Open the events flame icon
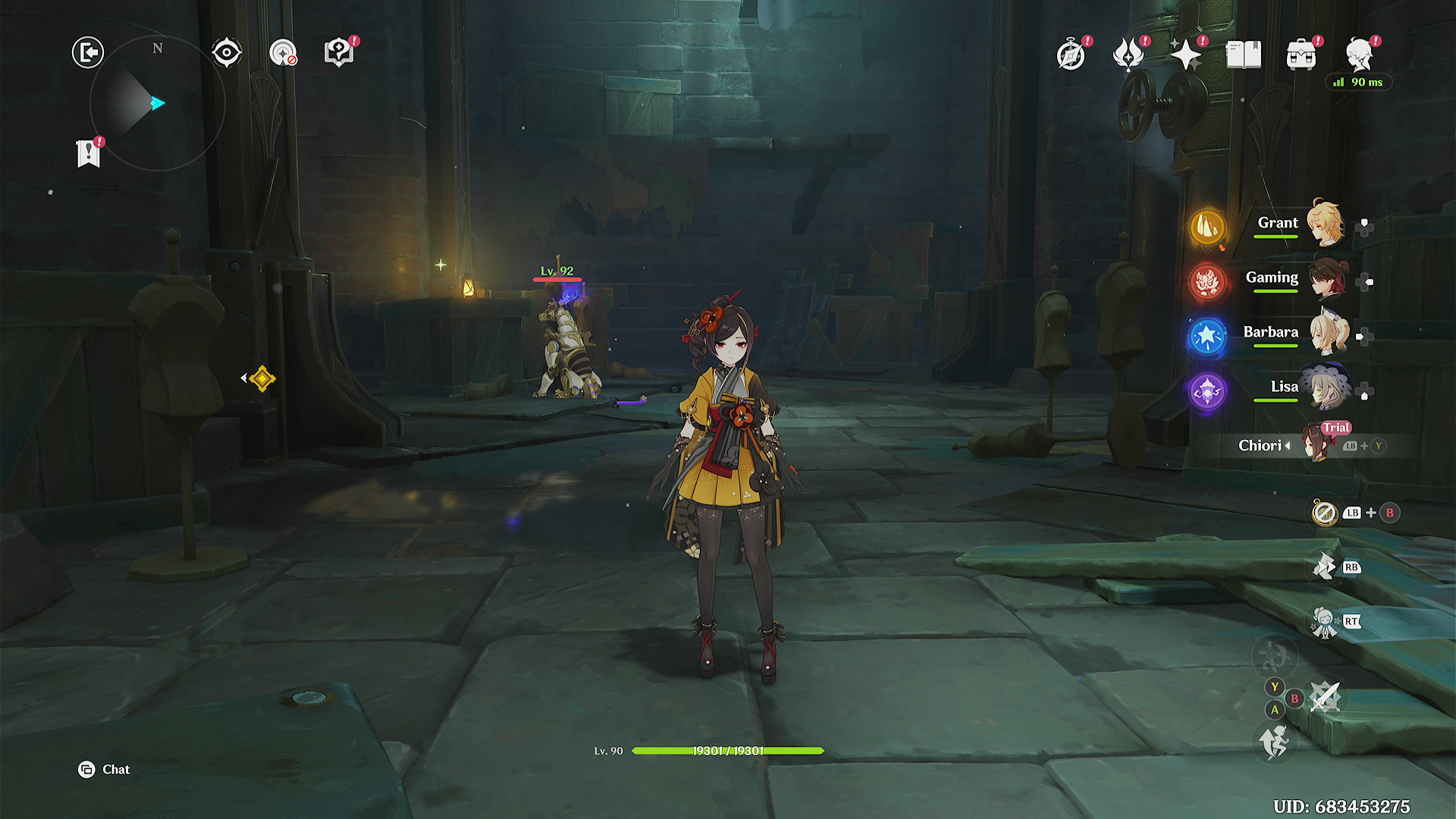The height and width of the screenshot is (819, 1456). point(1128,55)
